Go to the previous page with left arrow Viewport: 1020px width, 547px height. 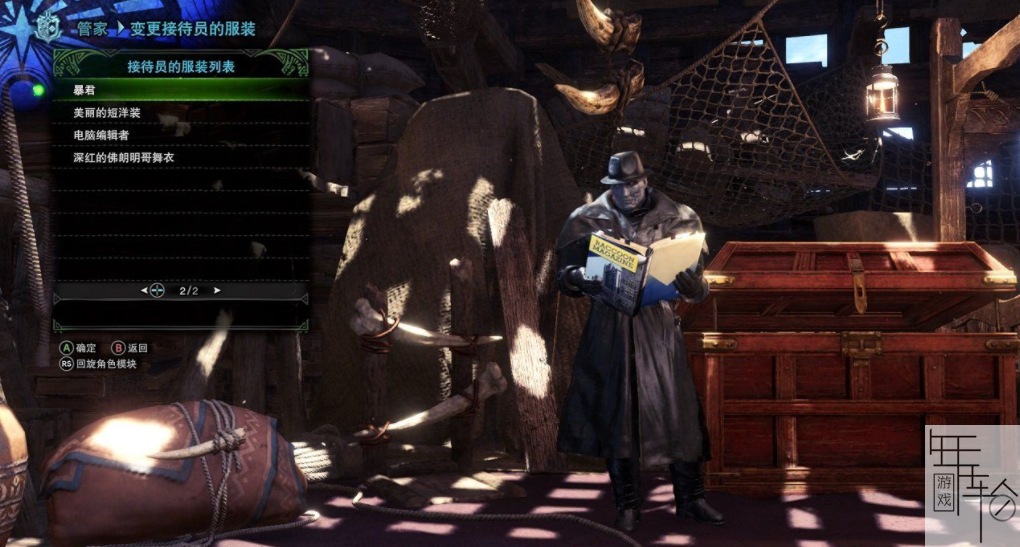tap(142, 291)
